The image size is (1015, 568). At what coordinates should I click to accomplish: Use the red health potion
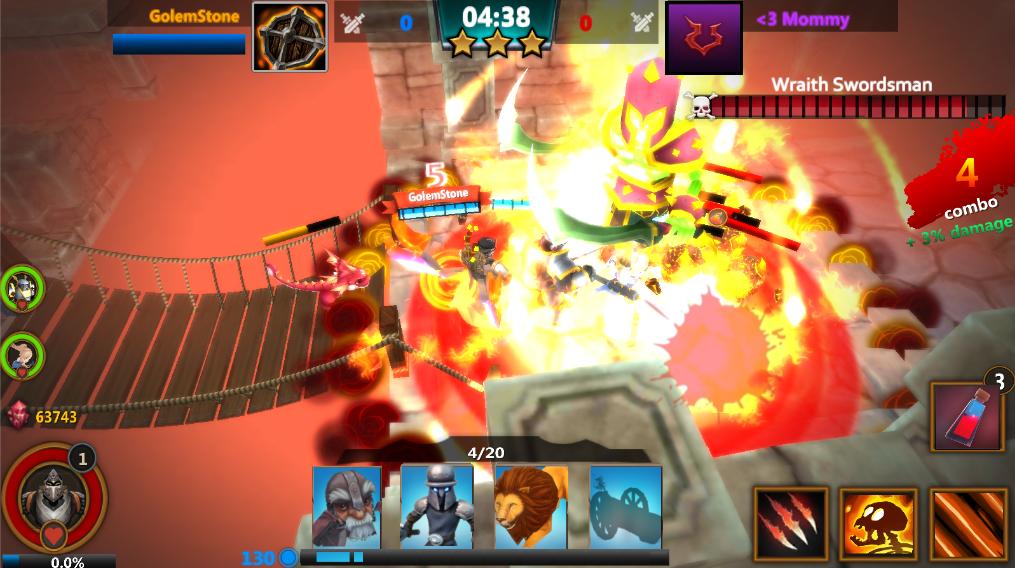point(967,417)
